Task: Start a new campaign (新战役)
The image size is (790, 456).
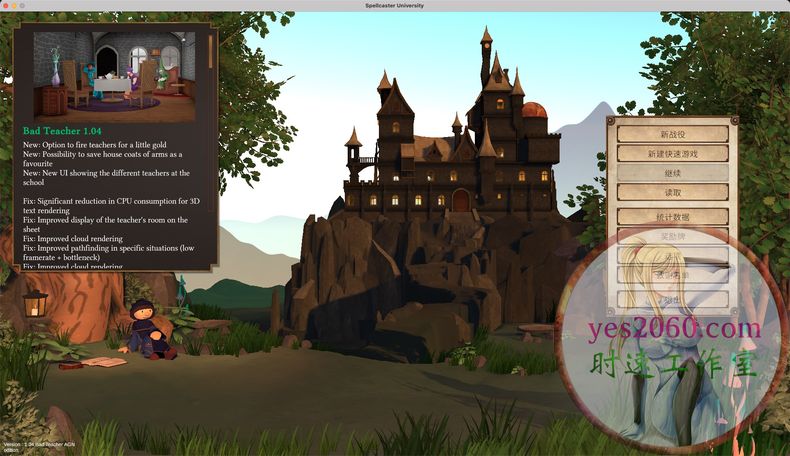Action: coord(672,134)
